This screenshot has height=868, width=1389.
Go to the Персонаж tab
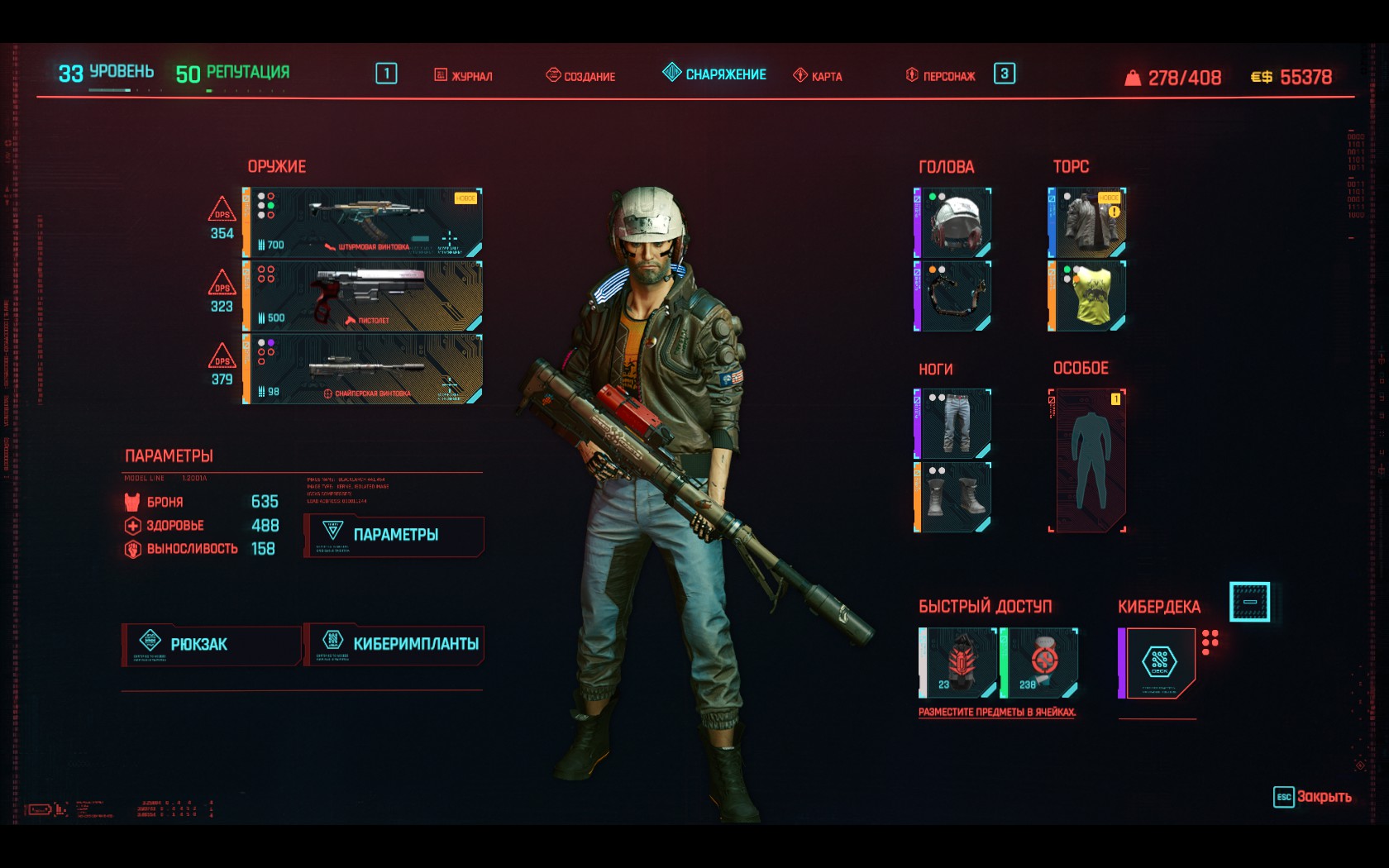(x=941, y=76)
